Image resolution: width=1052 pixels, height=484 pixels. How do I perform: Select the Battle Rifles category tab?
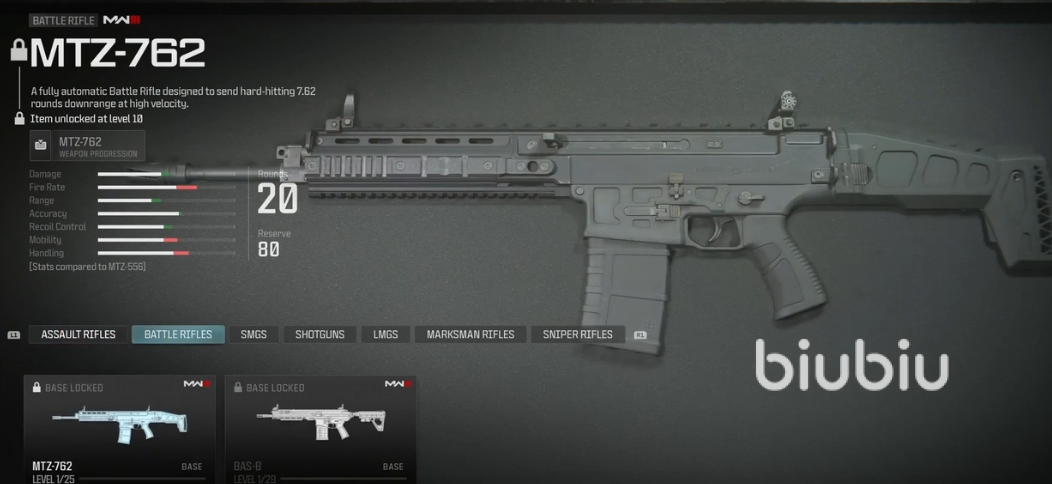point(178,334)
